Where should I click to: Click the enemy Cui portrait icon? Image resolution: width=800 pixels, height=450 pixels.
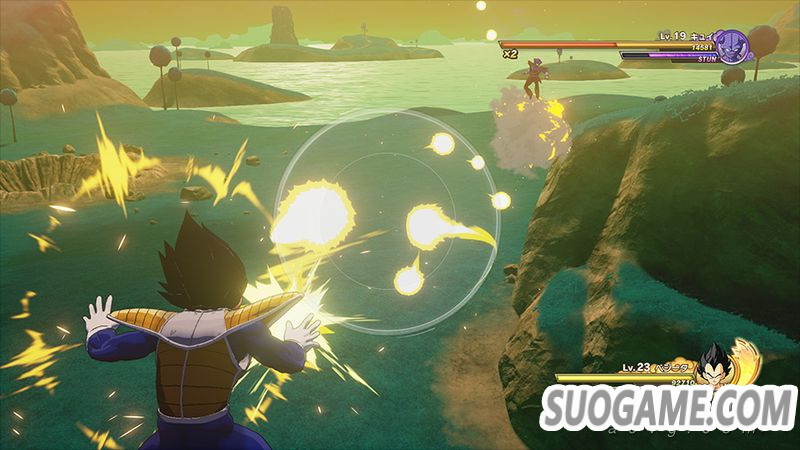point(733,46)
